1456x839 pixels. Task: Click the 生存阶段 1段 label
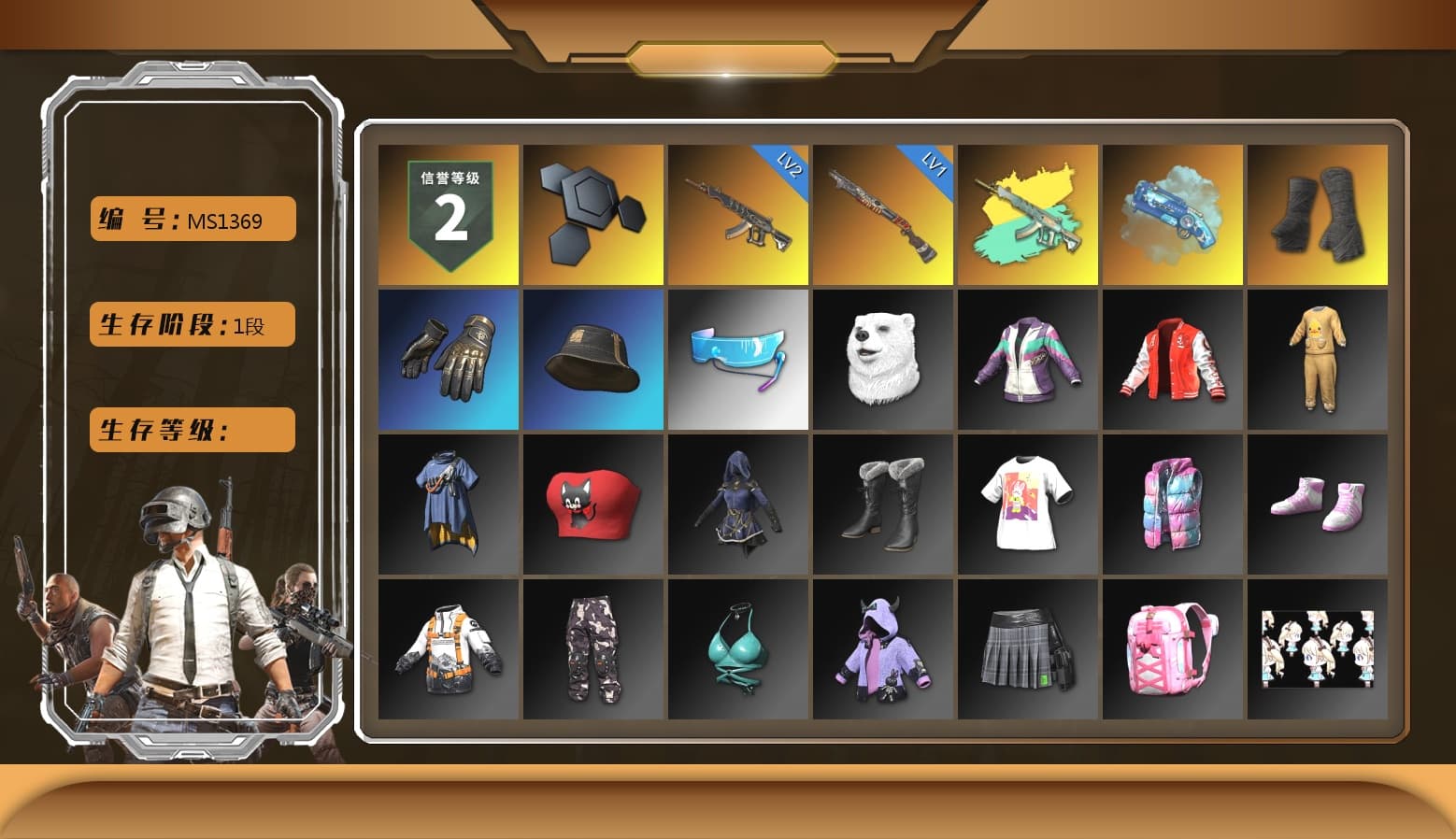[191, 324]
